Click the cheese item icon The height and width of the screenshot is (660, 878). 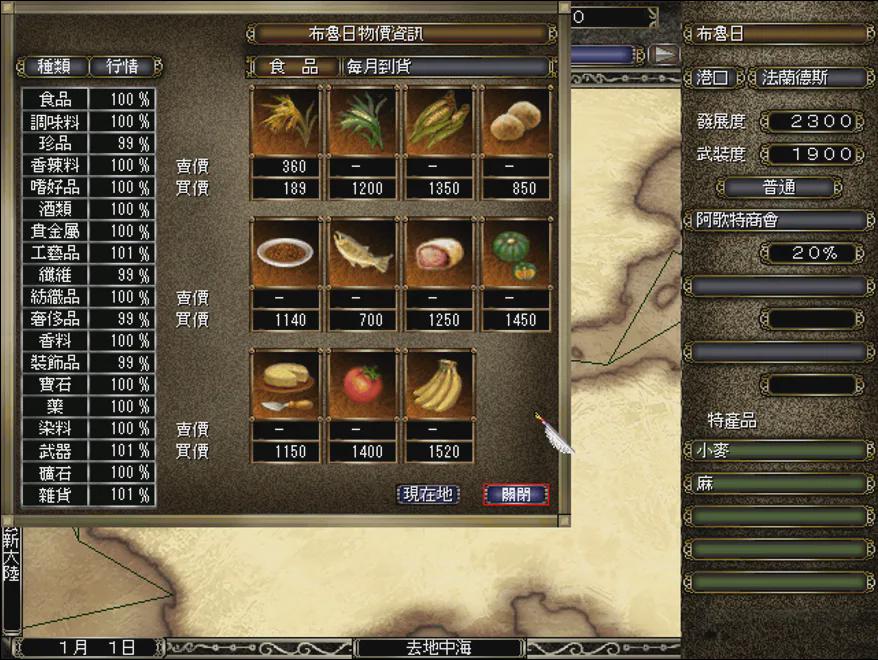(286, 385)
